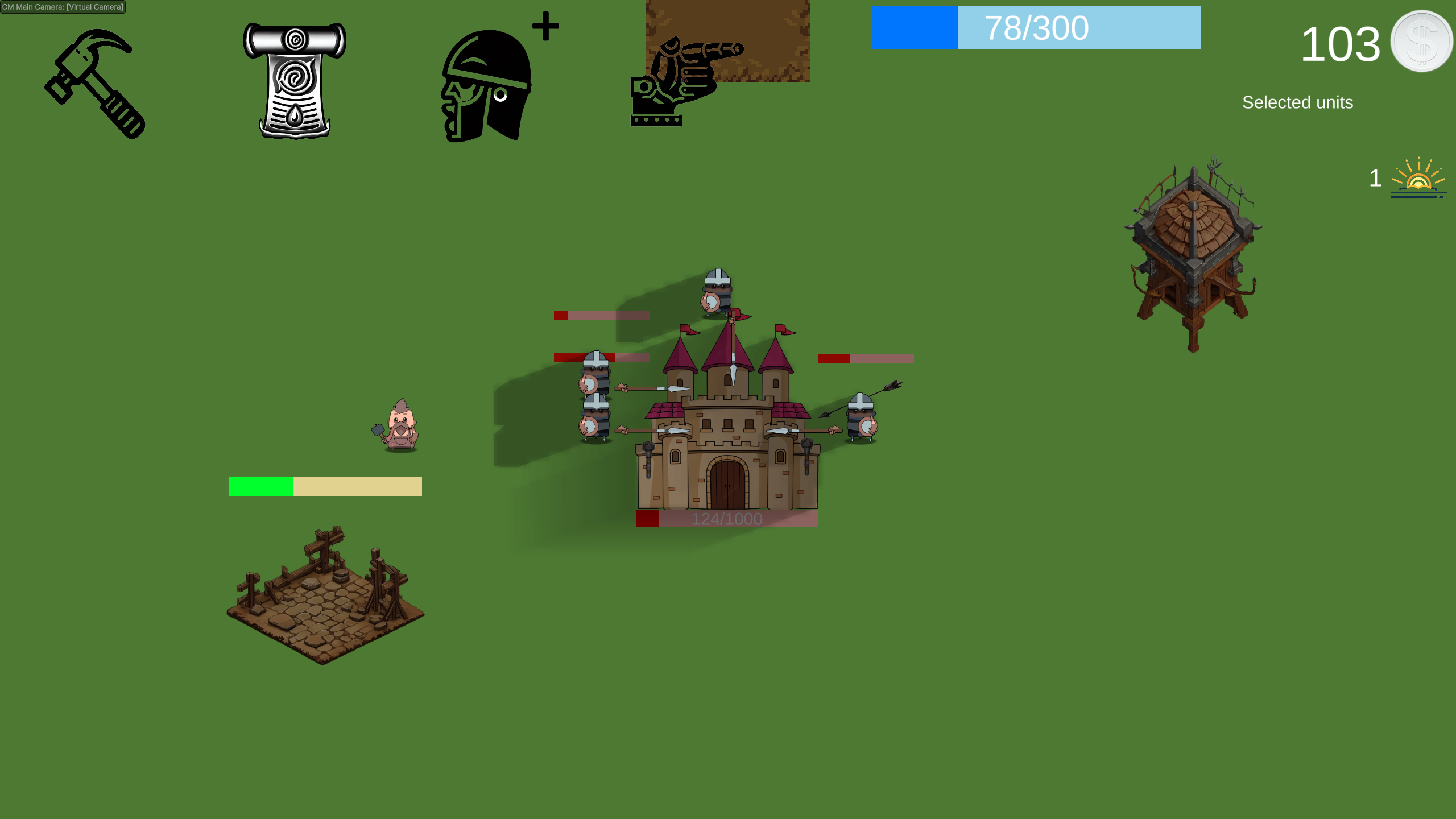
Task: Click the blue 78/300 resource bar
Action: click(x=1035, y=28)
